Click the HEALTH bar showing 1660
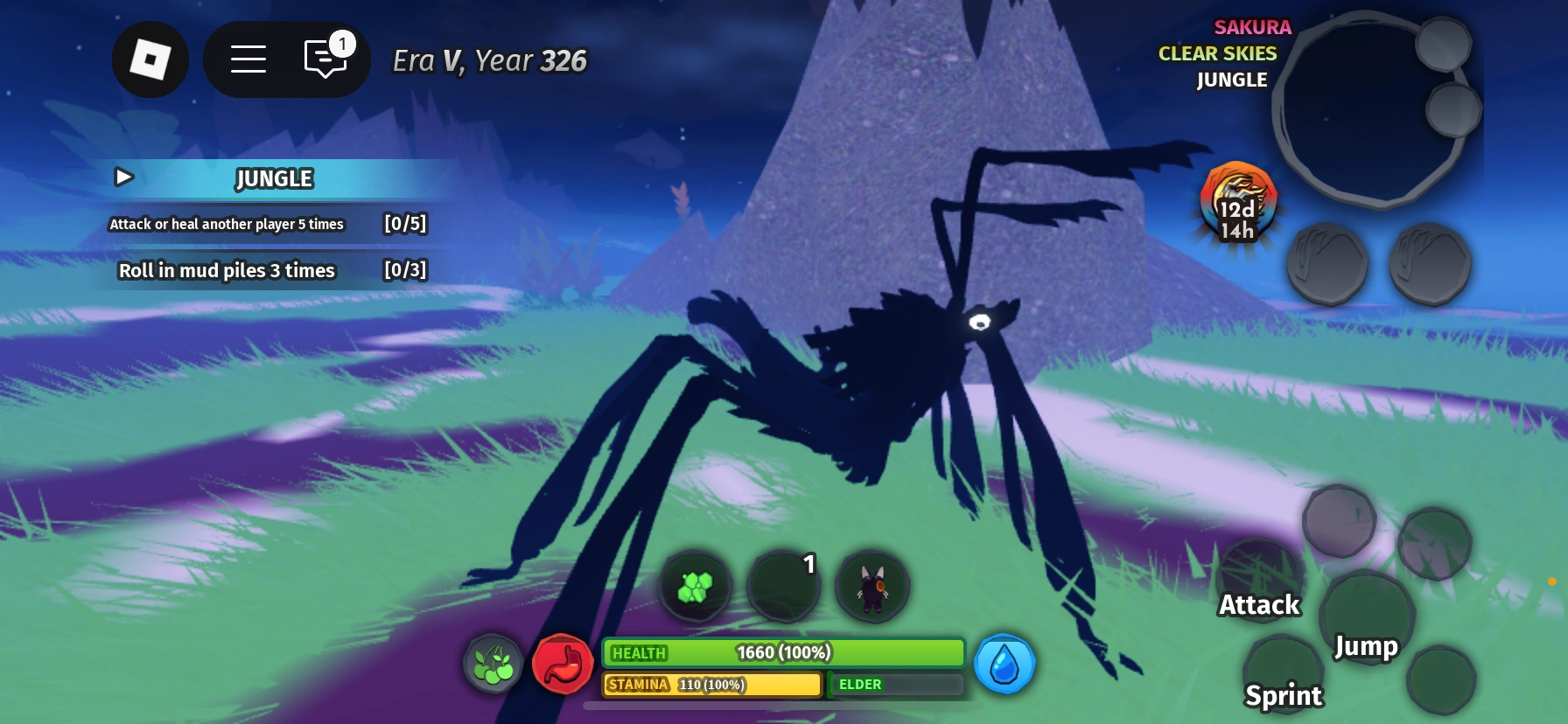 (x=781, y=652)
